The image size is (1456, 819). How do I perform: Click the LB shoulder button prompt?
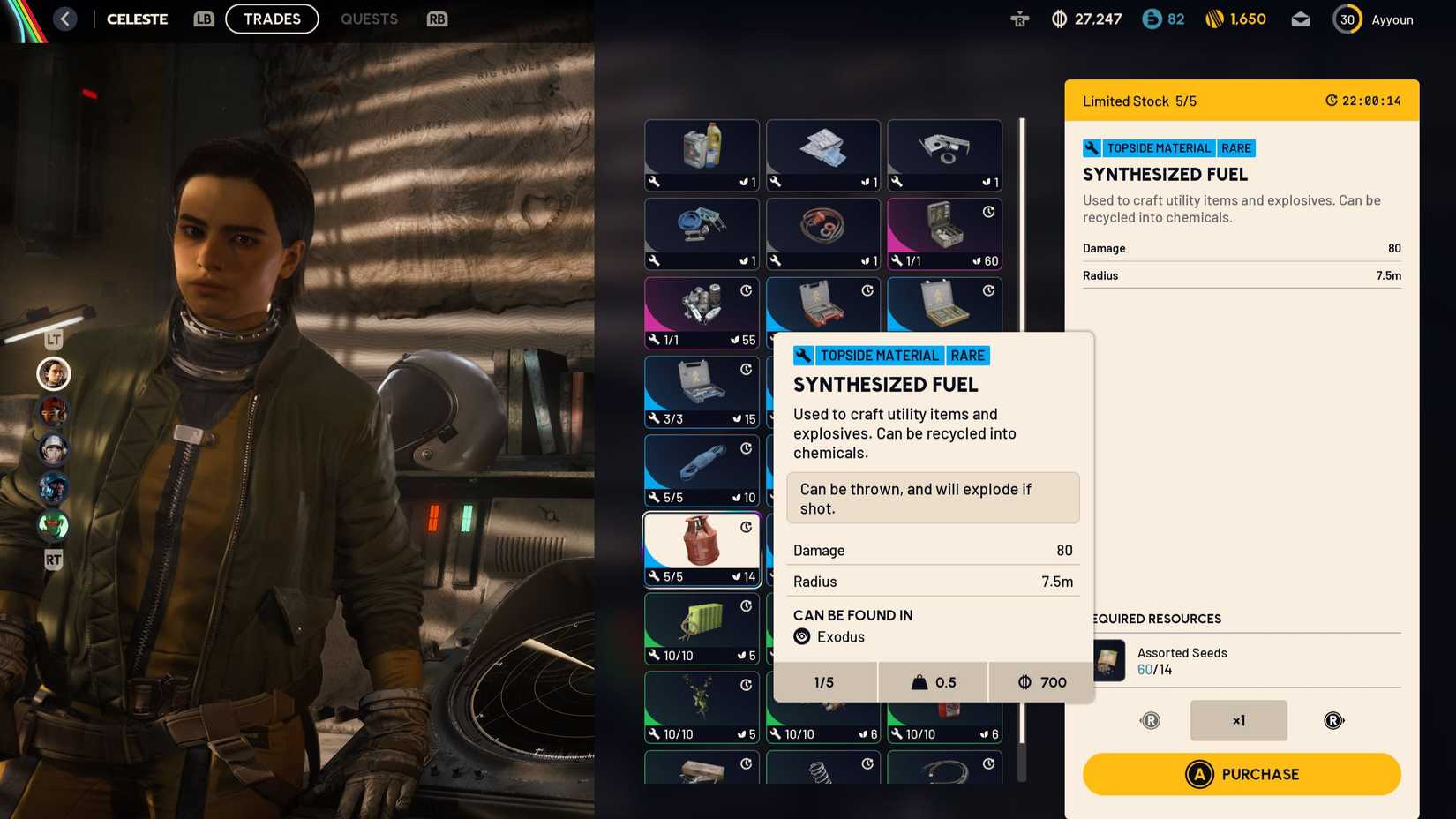tap(203, 19)
